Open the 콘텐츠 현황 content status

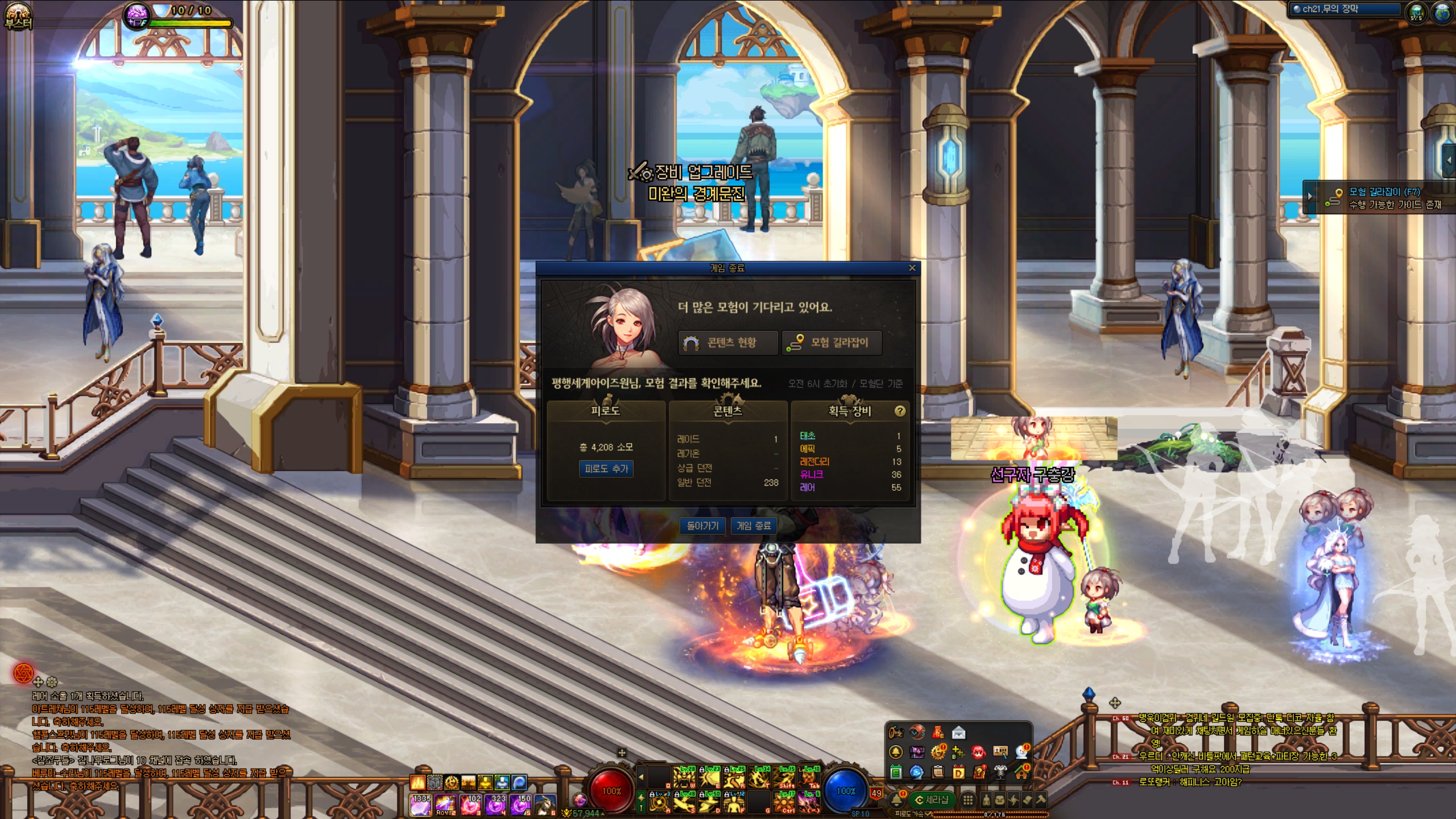(727, 342)
